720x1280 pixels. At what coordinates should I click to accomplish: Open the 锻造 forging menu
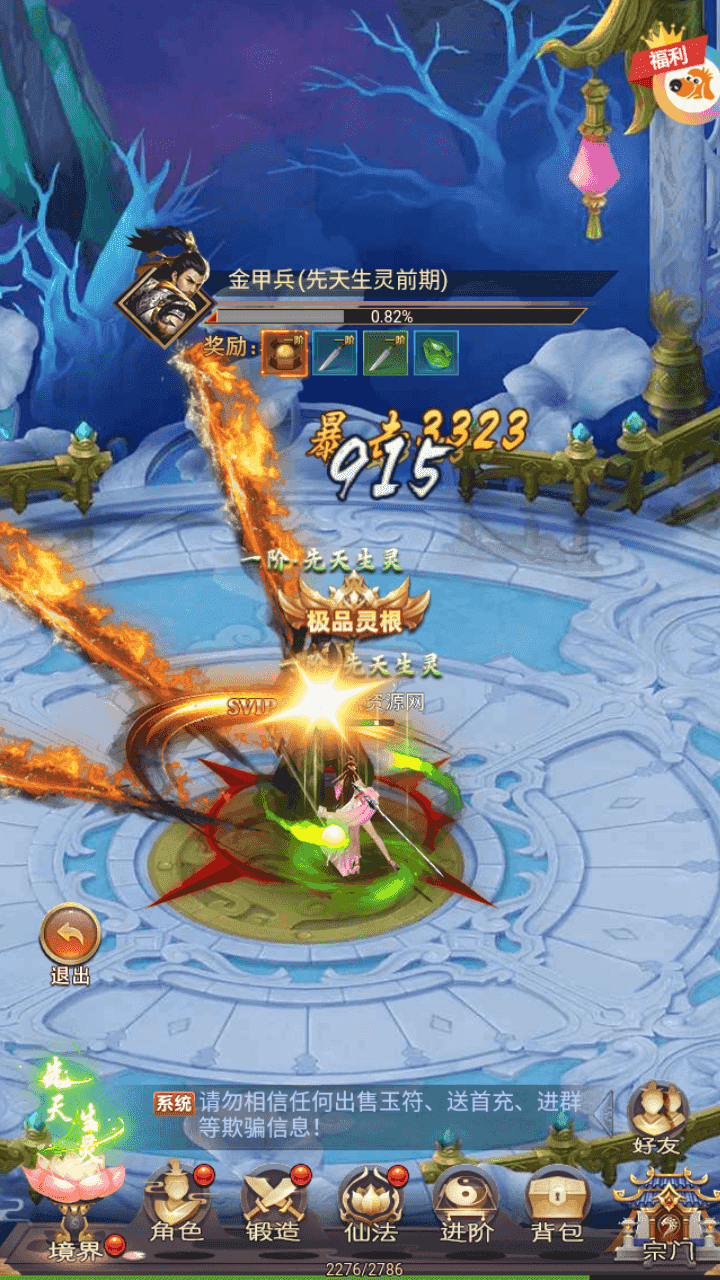(x=273, y=1204)
